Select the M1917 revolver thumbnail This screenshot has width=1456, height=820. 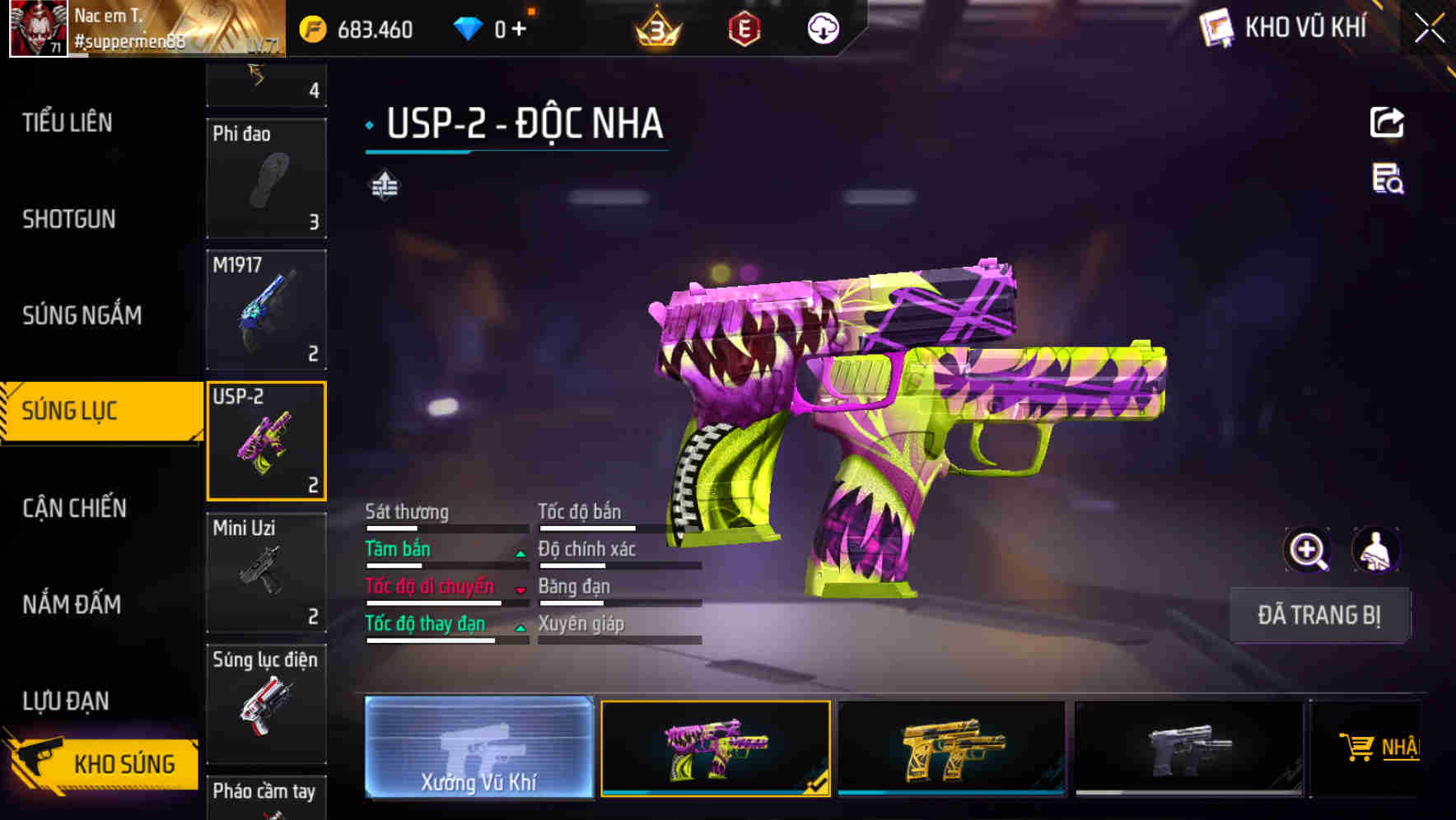click(x=266, y=309)
